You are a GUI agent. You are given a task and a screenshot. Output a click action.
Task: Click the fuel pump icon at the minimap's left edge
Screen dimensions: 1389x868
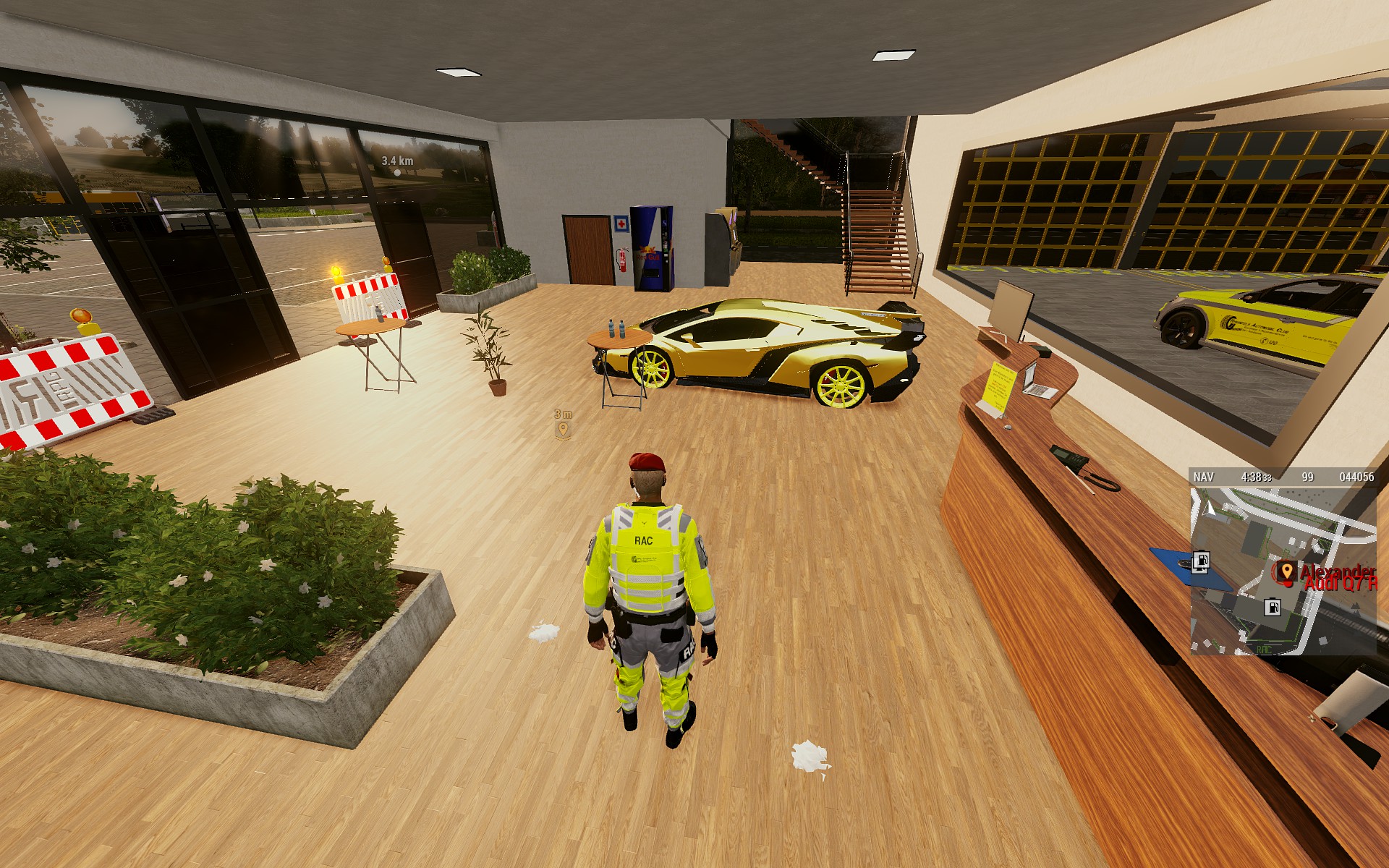click(1201, 561)
